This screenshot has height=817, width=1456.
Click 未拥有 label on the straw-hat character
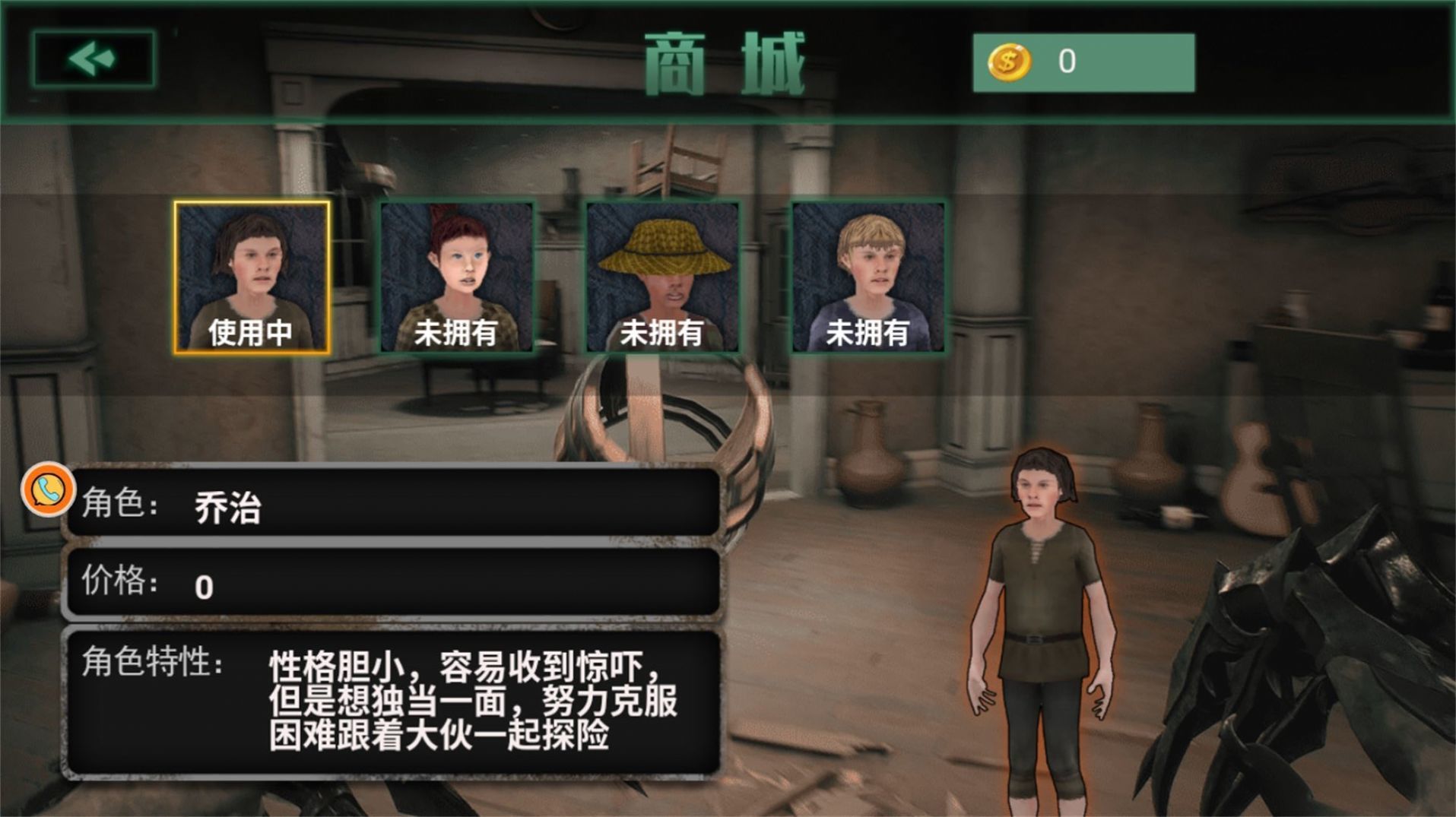coord(663,331)
